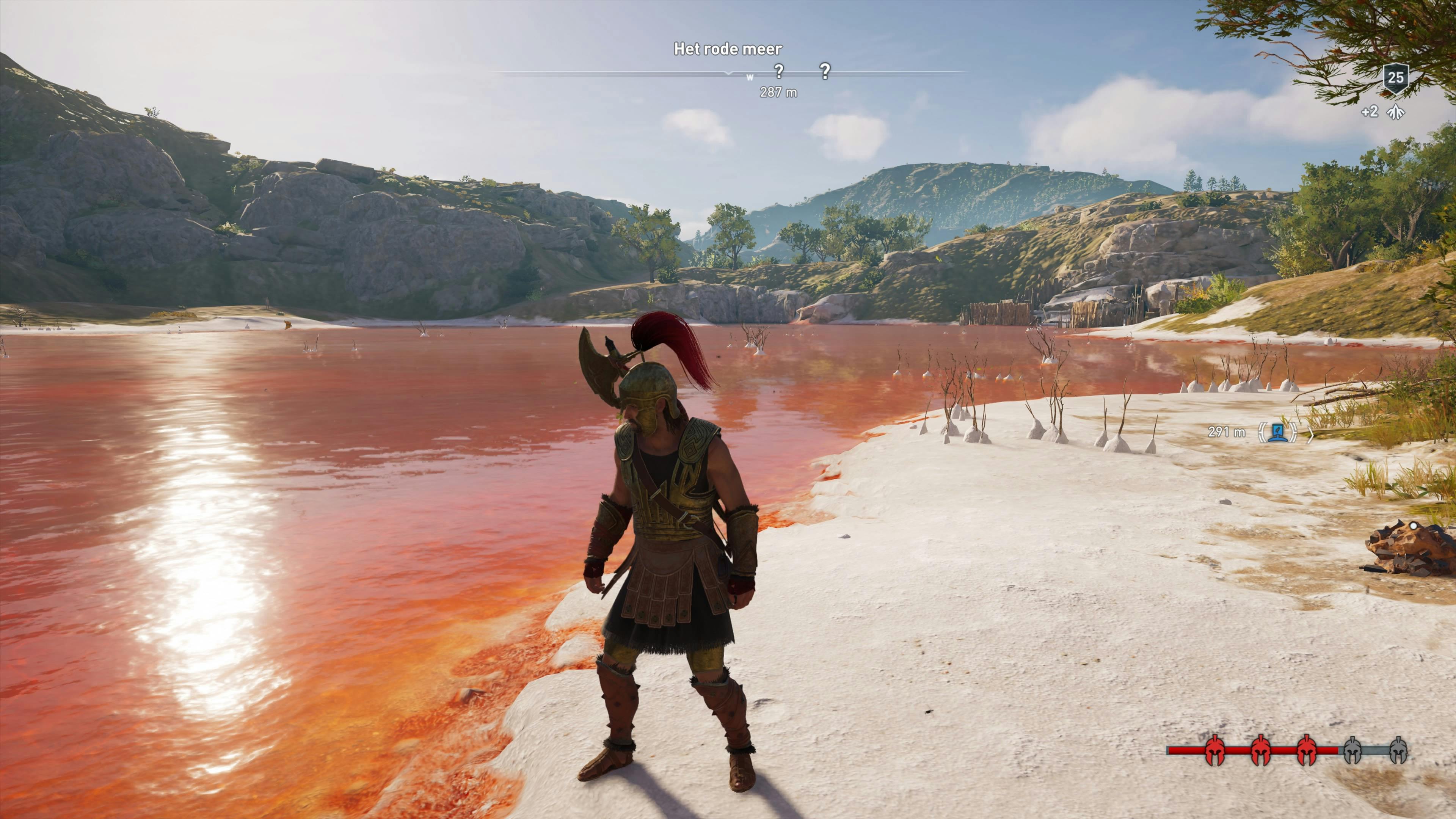Click the compass question mark above 287 m
Screen dimensions: 1456x819
779,71
